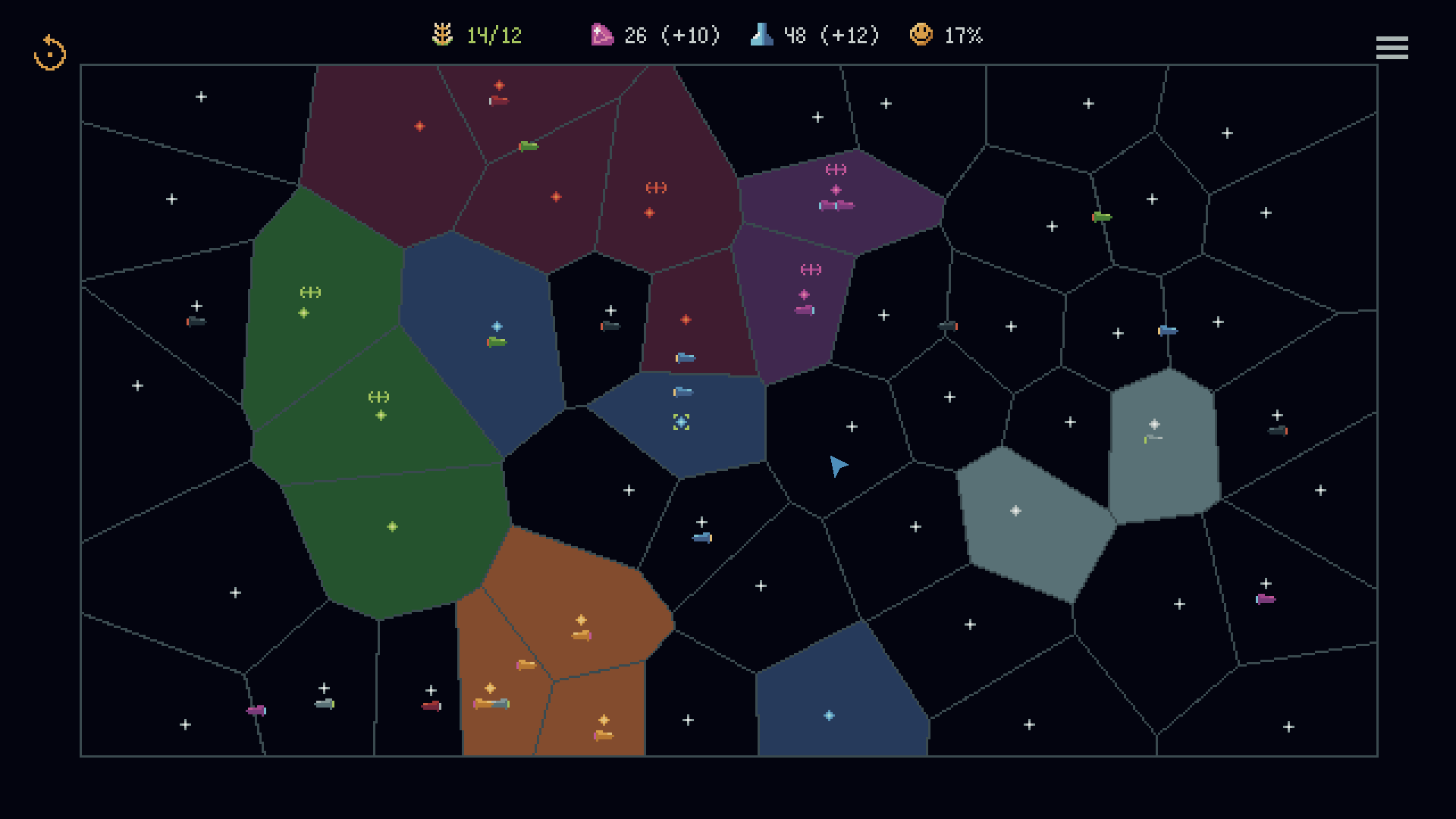
Task: Select the magenta ship near the bottom left
Action: 255,710
